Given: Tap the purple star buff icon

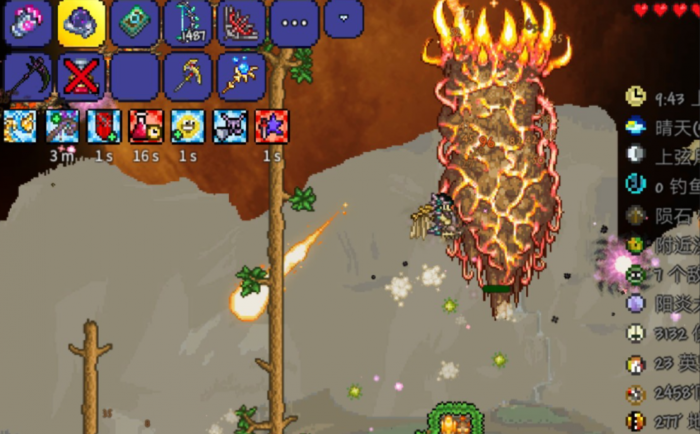Looking at the screenshot, I should [x=271, y=127].
